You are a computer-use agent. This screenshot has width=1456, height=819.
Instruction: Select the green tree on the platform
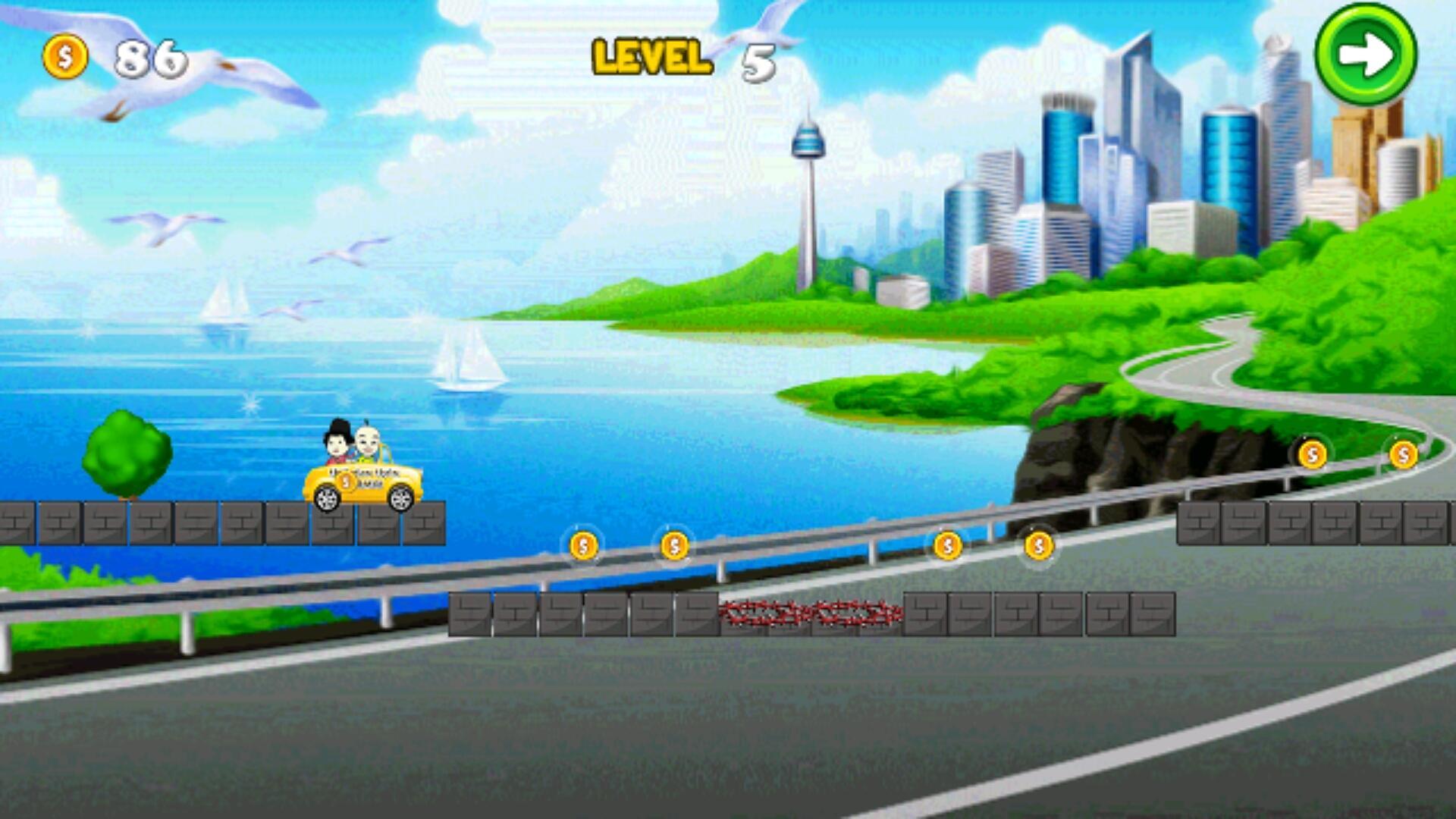click(x=125, y=455)
